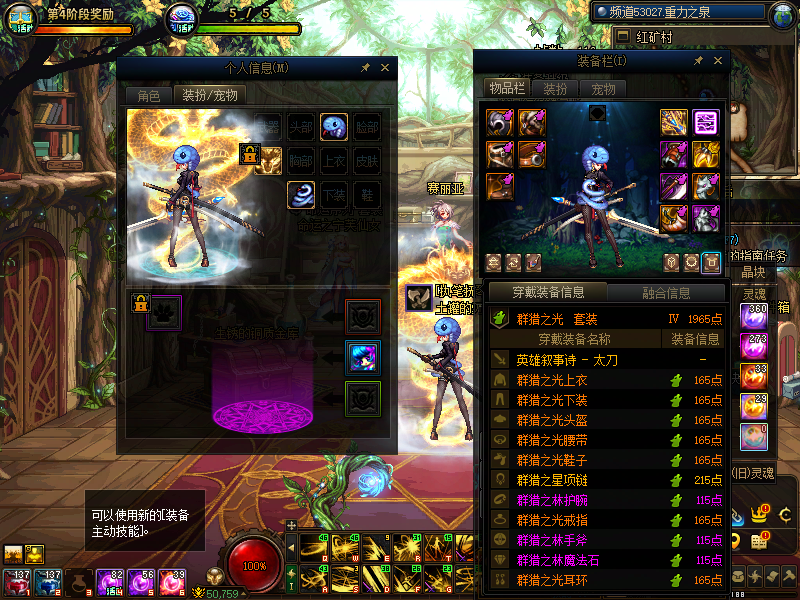Image resolution: width=800 pixels, height=600 pixels.
Task: Switch to the 角色 tab
Action: [x=148, y=96]
